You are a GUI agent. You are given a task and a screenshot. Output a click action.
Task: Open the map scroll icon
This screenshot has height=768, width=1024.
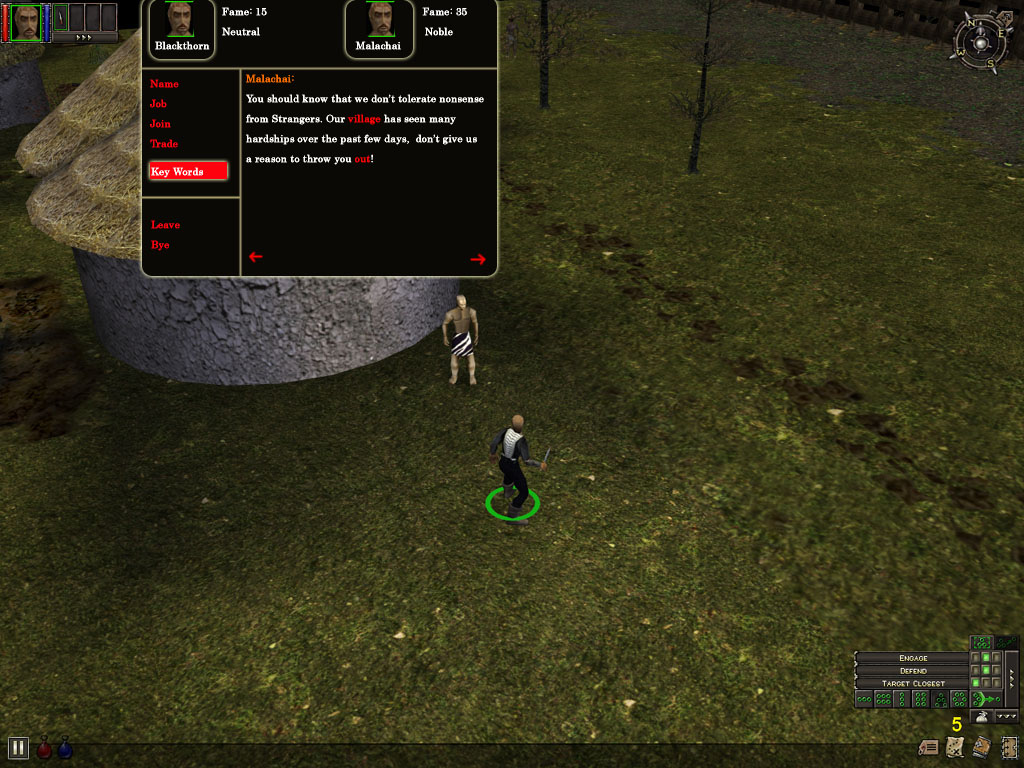[x=954, y=747]
